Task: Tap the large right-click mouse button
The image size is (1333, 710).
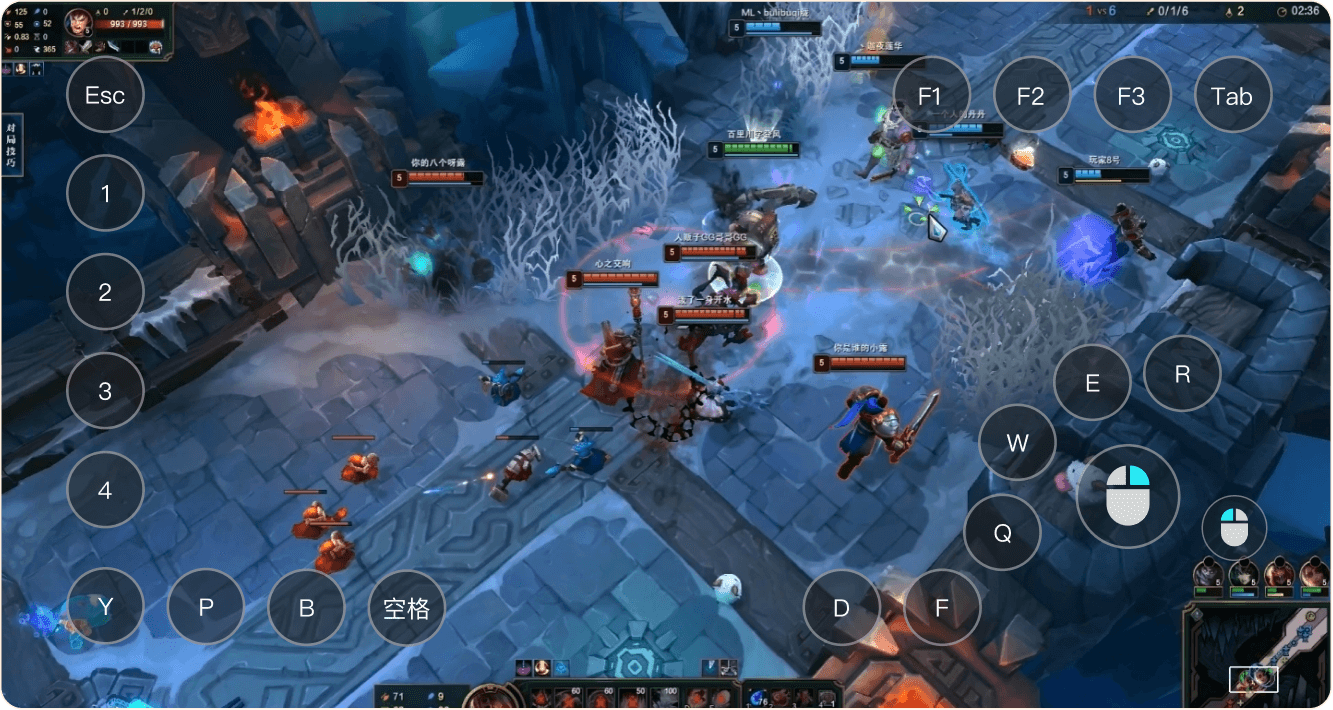Action: [x=1128, y=496]
